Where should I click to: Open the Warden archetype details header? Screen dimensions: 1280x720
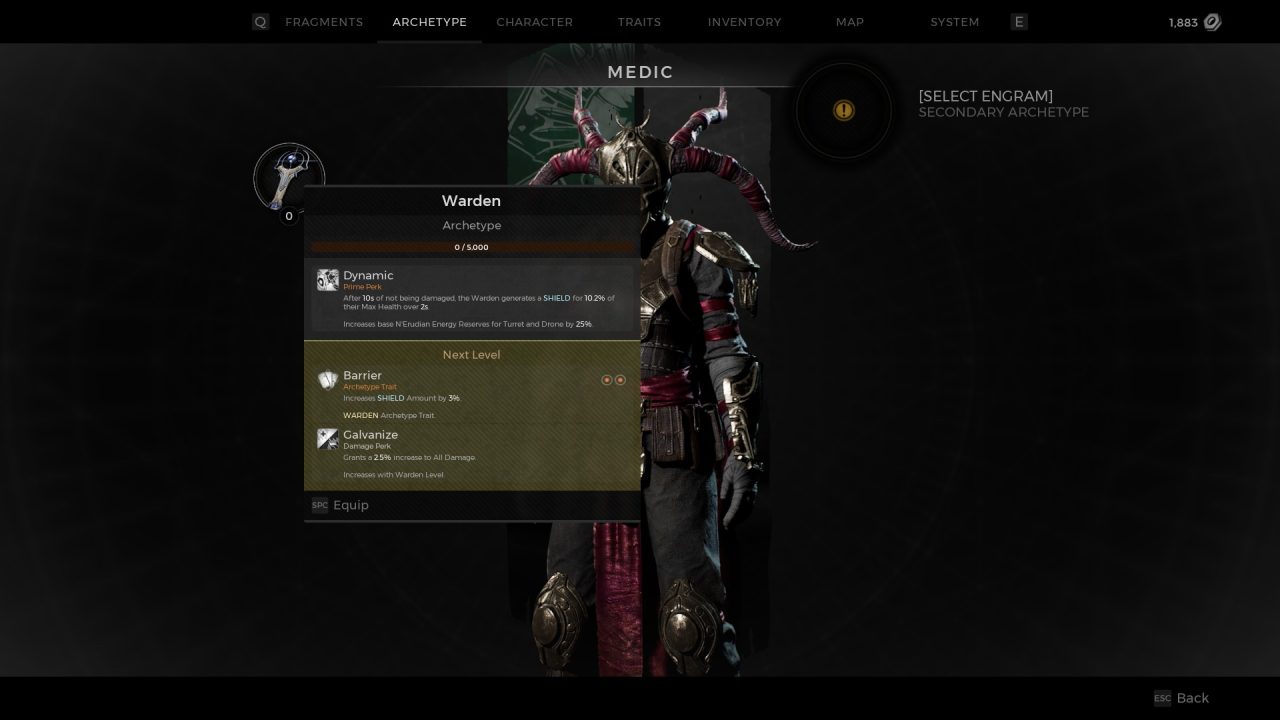tap(471, 200)
